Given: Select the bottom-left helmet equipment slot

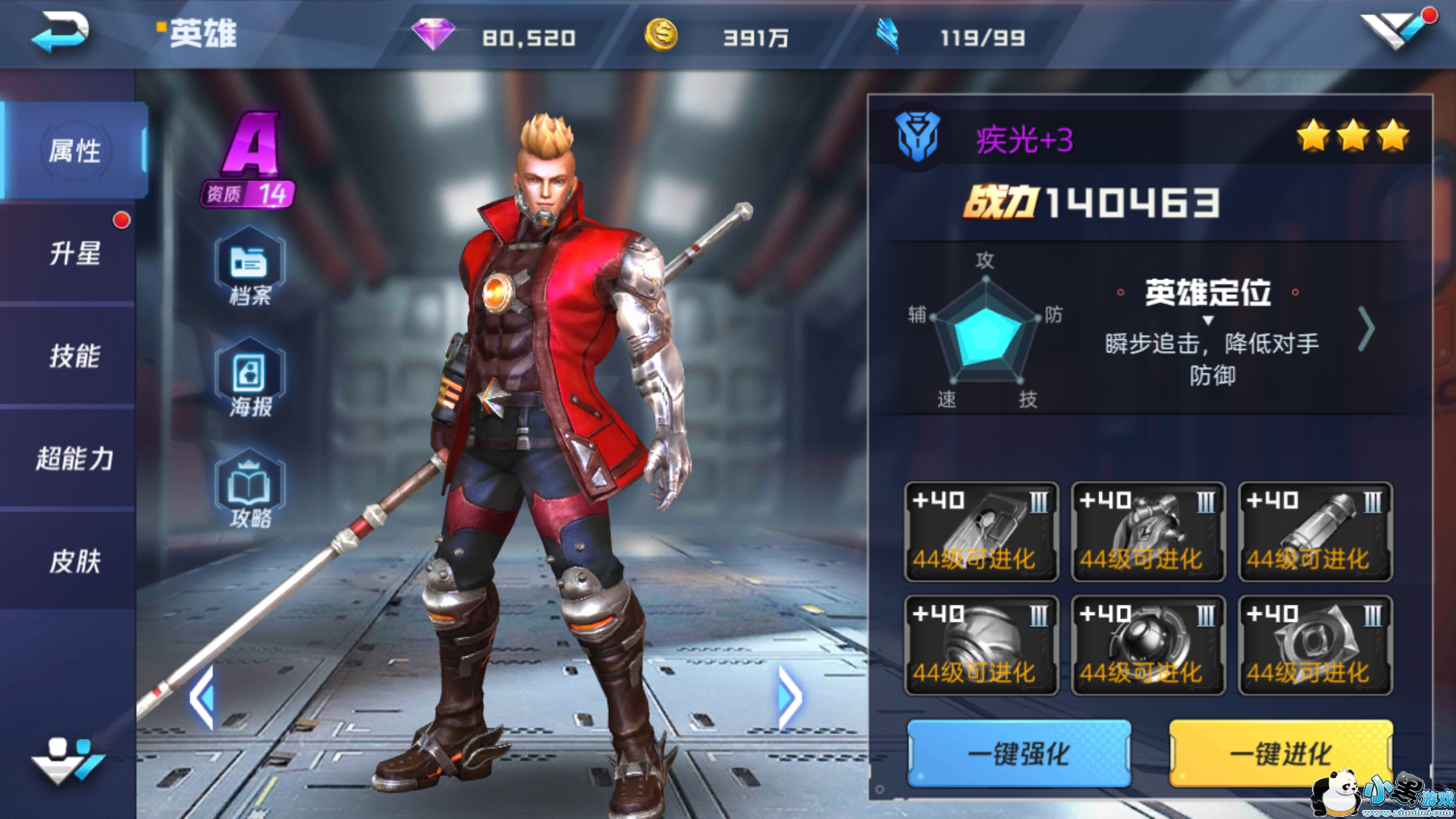Looking at the screenshot, I should 981,645.
